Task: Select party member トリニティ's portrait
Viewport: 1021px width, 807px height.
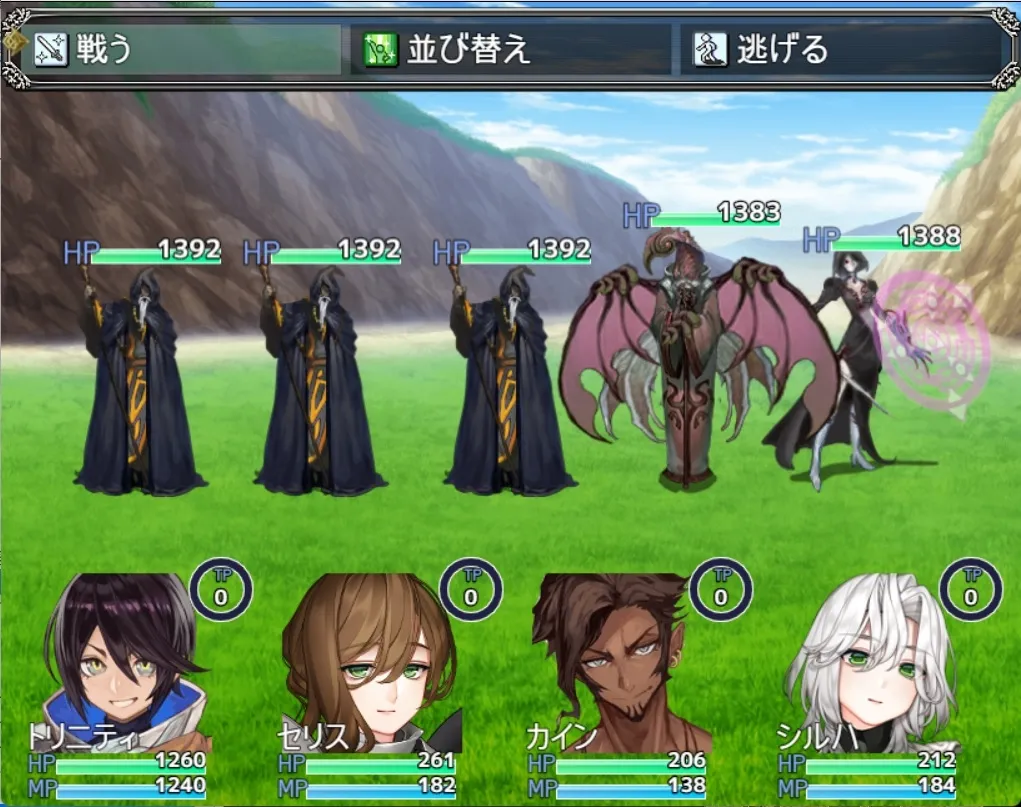Action: coord(126,665)
